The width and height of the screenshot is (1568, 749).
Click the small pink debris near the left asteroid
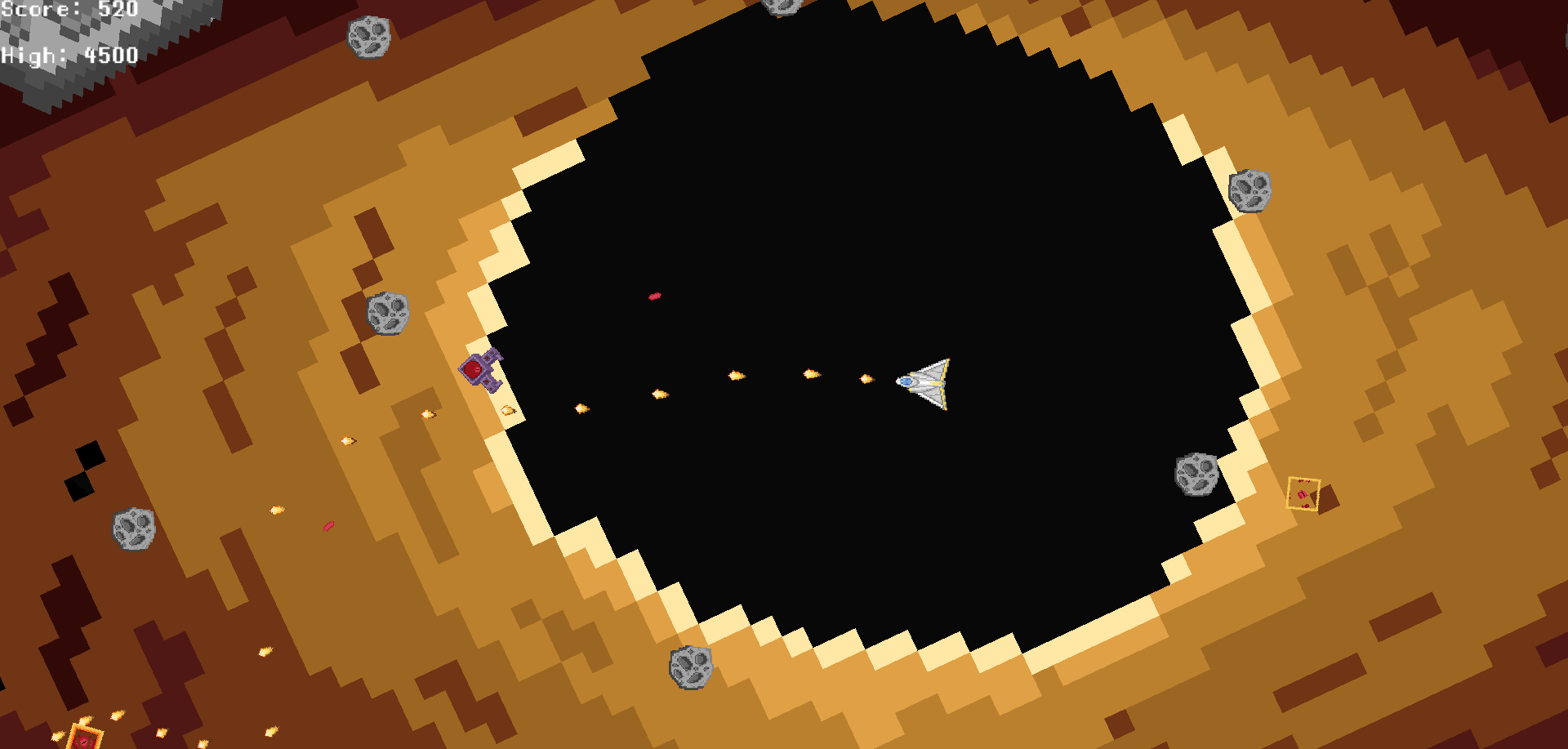pos(327,527)
